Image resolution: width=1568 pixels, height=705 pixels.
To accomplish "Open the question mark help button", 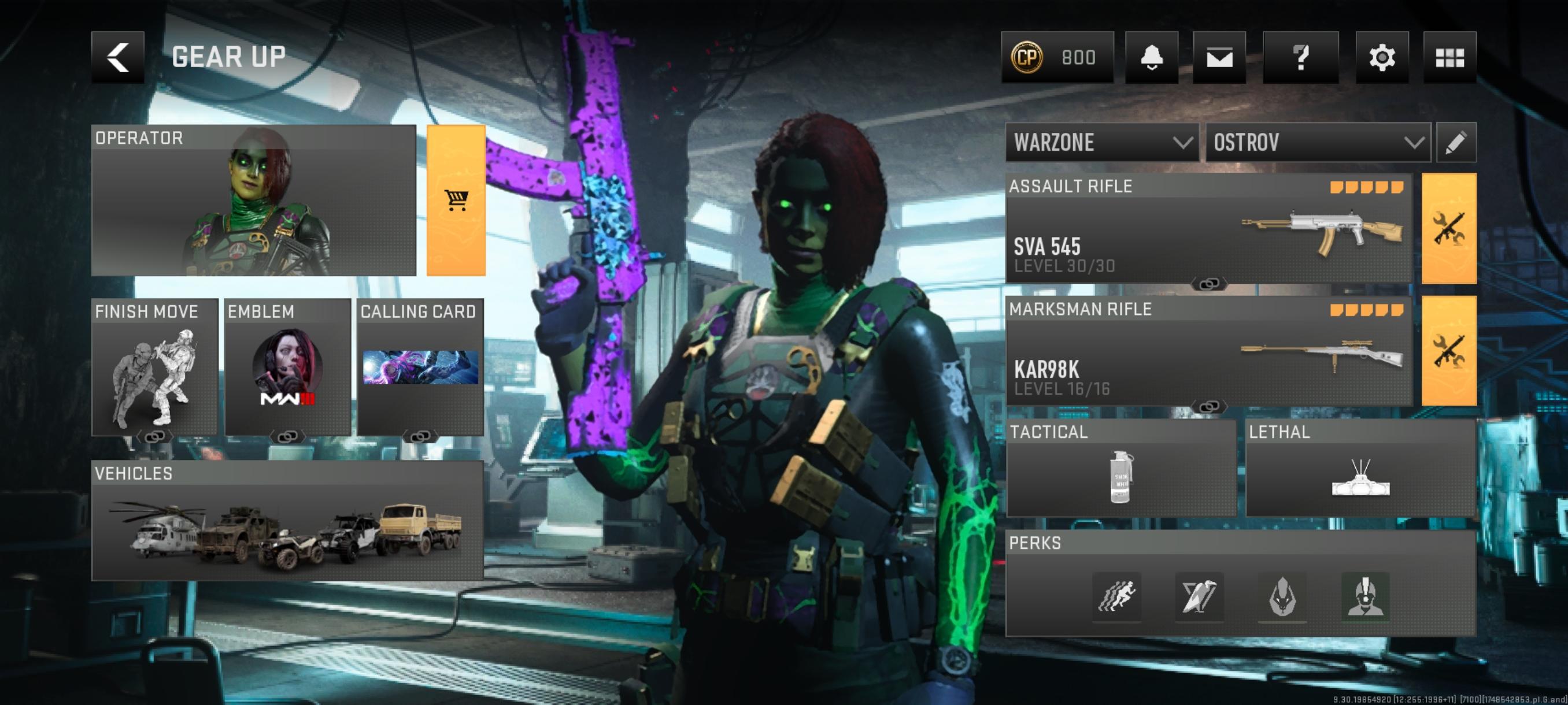I will 1300,57.
